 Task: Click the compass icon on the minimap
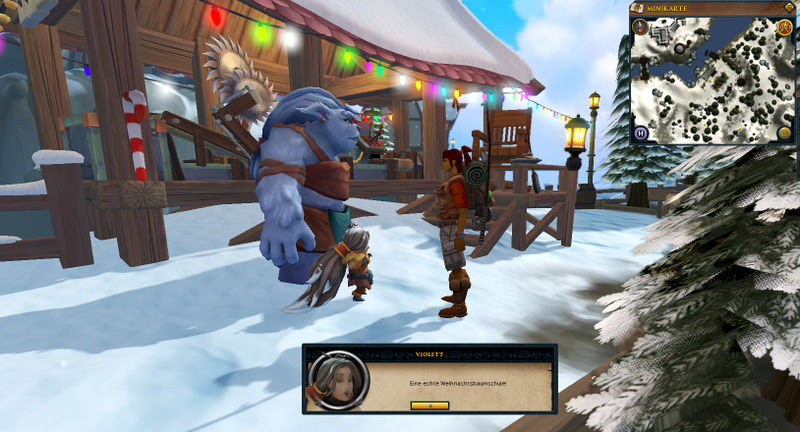[641, 28]
